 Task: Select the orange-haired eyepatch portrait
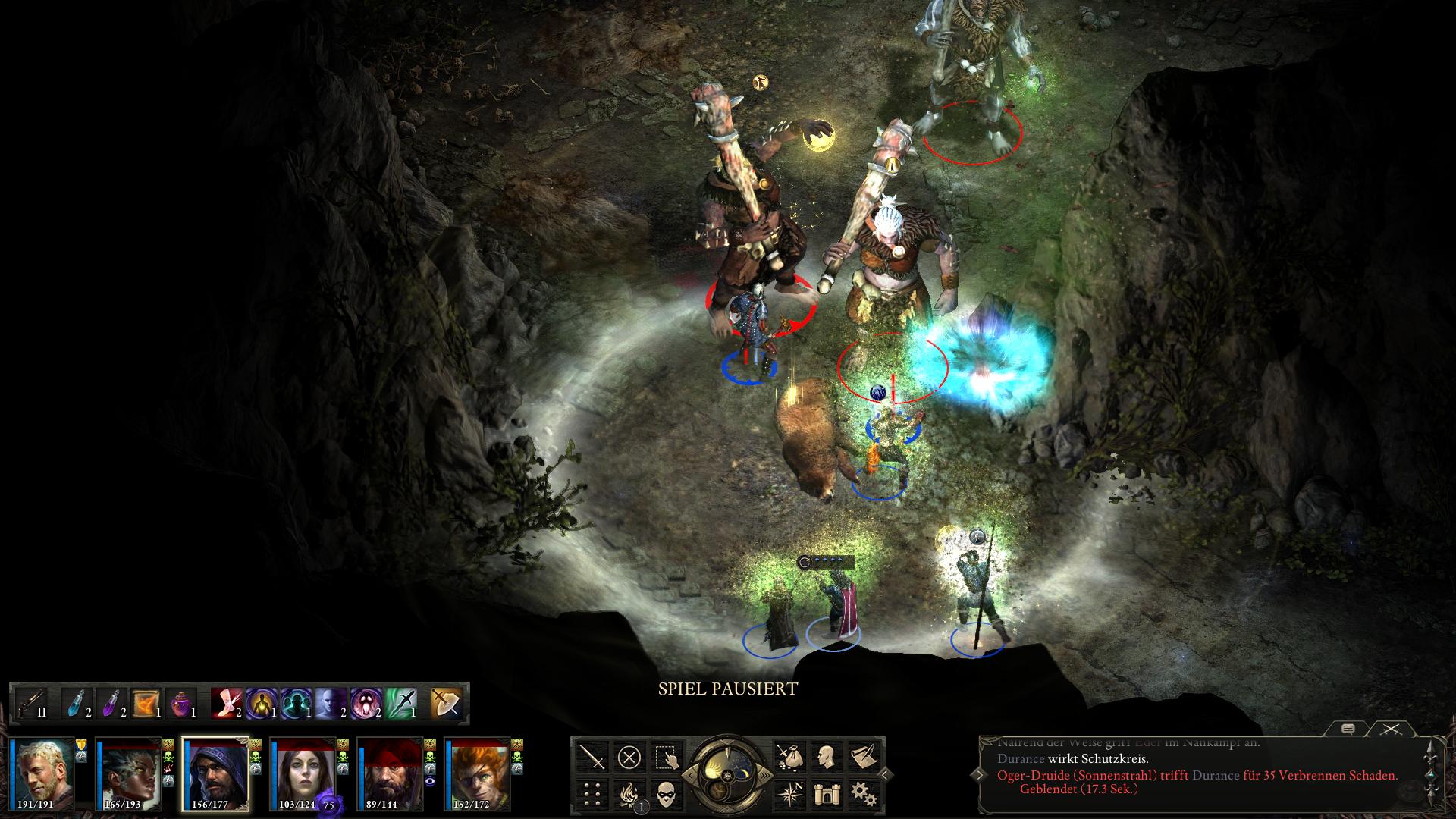point(477,773)
